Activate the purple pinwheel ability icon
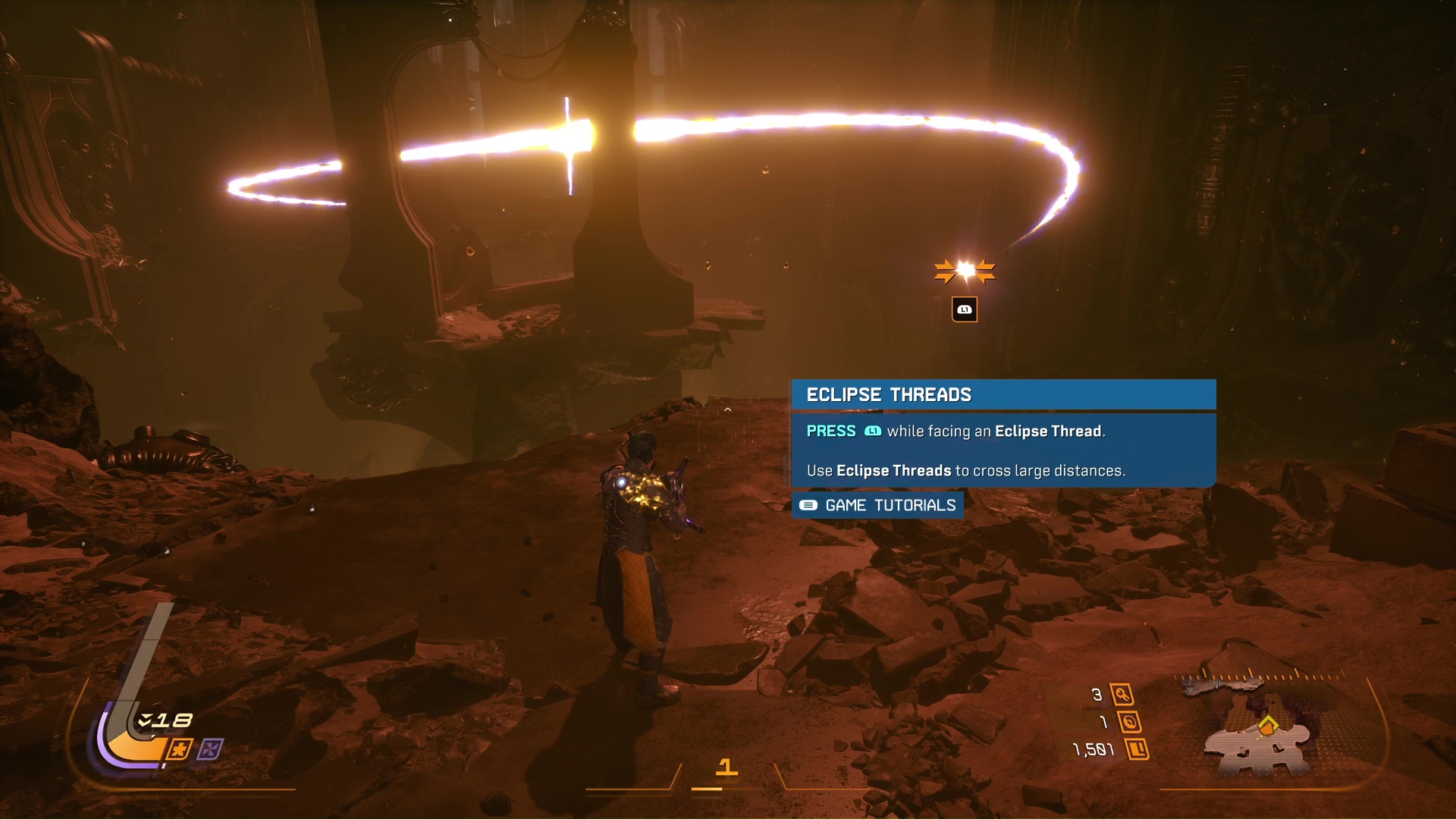Image resolution: width=1456 pixels, height=819 pixels. (210, 750)
